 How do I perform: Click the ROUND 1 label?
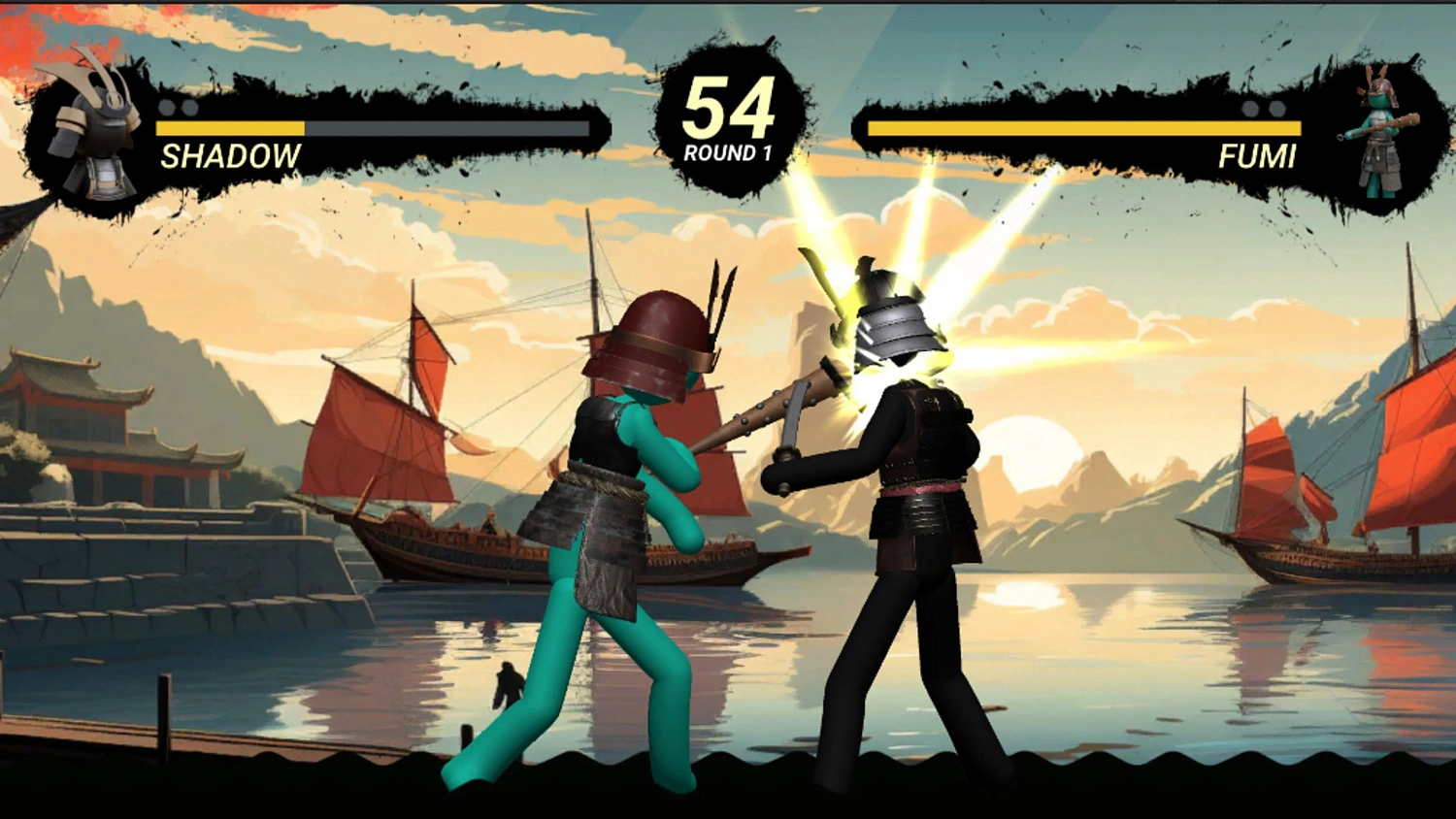coord(728,150)
